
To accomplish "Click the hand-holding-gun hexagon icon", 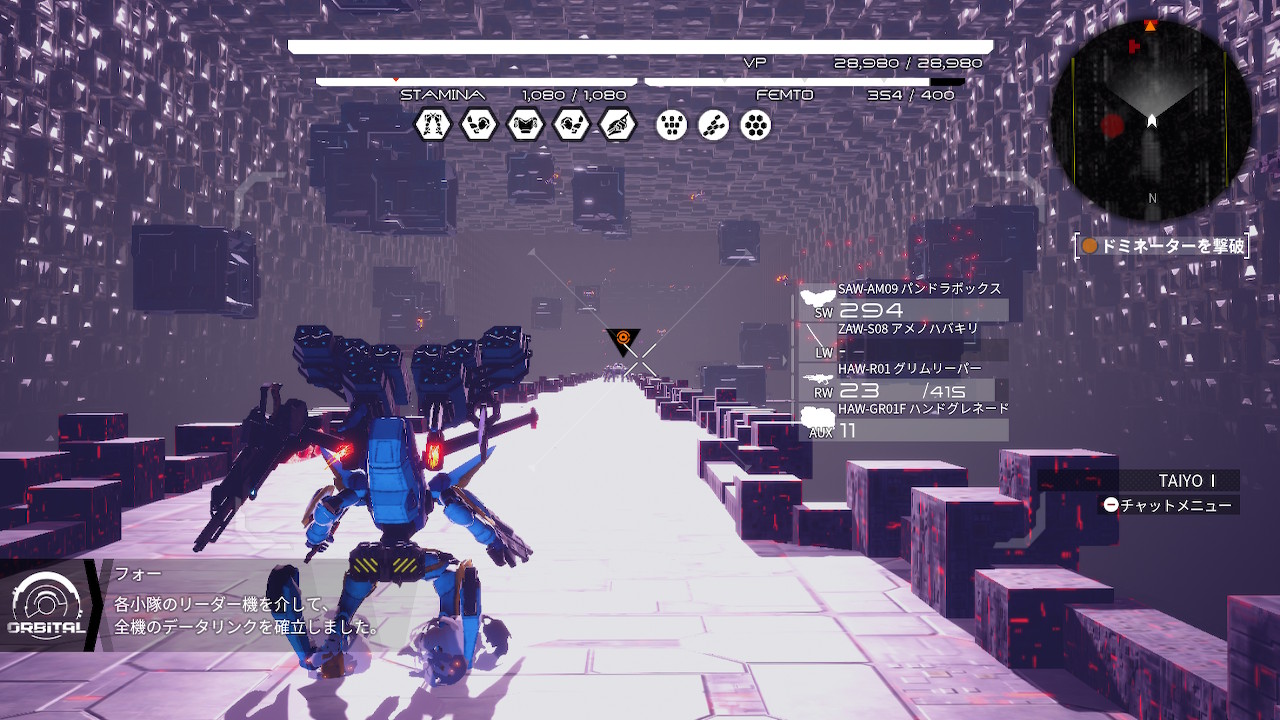I will coord(618,125).
